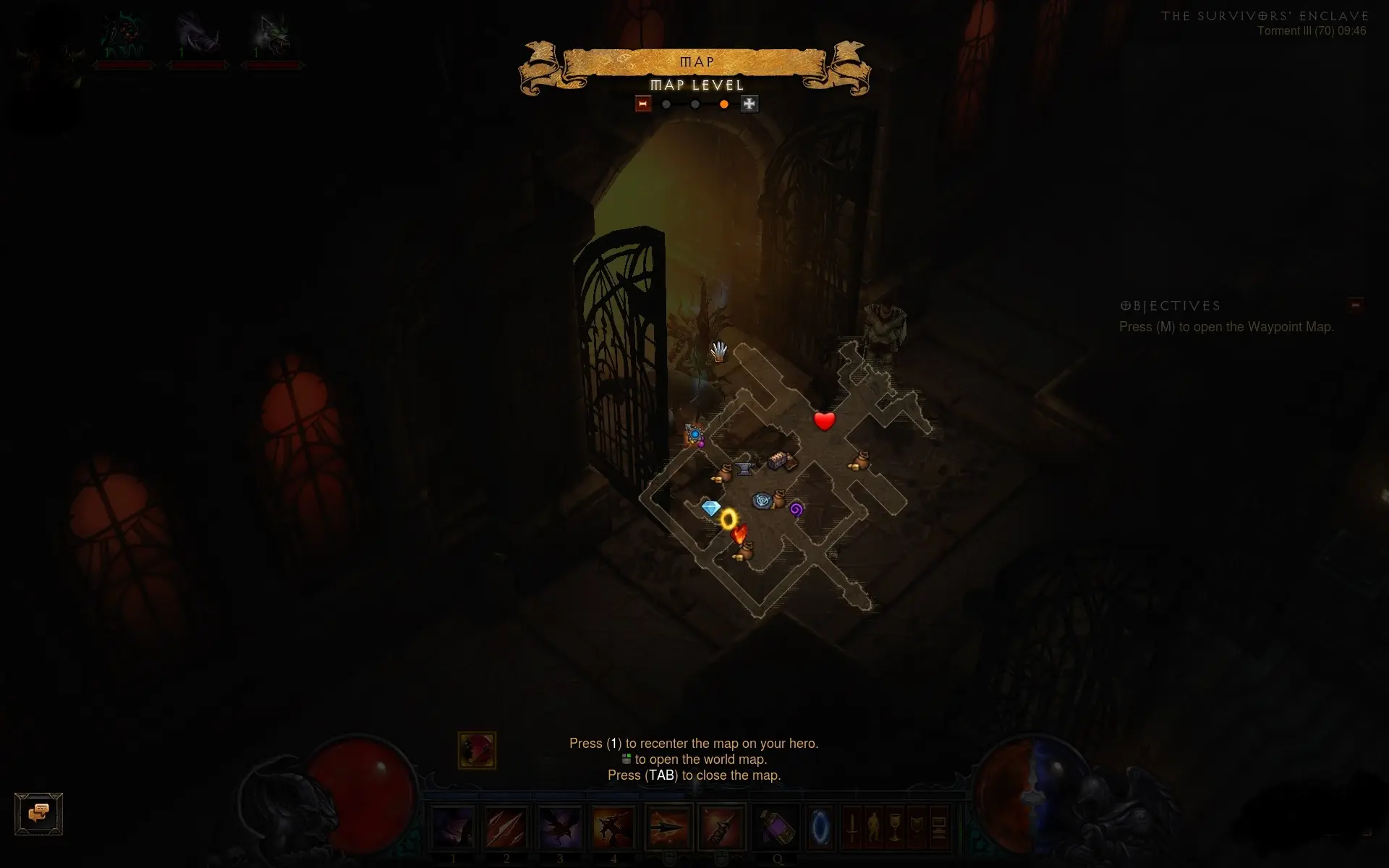Select the orange map level dot

[723, 104]
